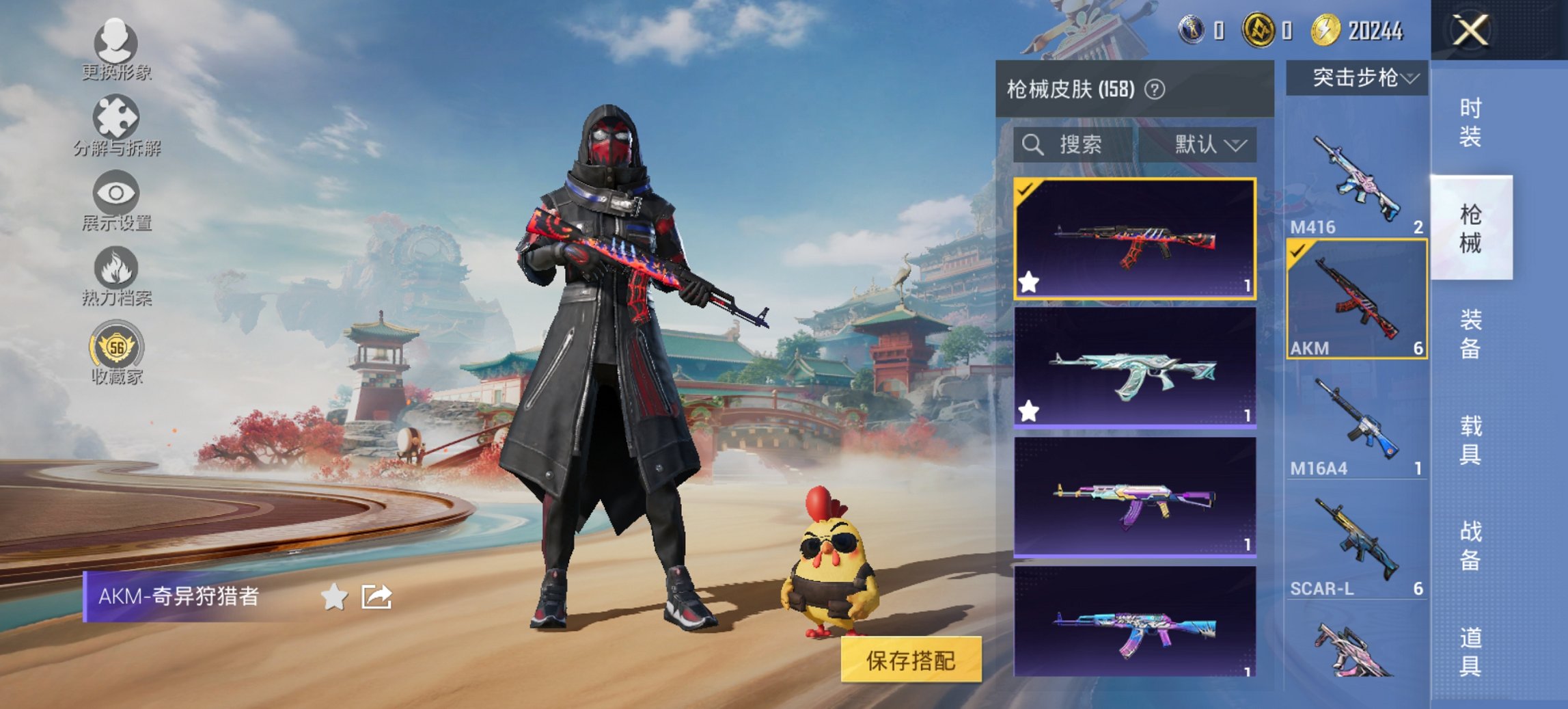1568x709 pixels.
Task: Expand the 突击步枪 weapon category dropdown
Action: 1358,77
